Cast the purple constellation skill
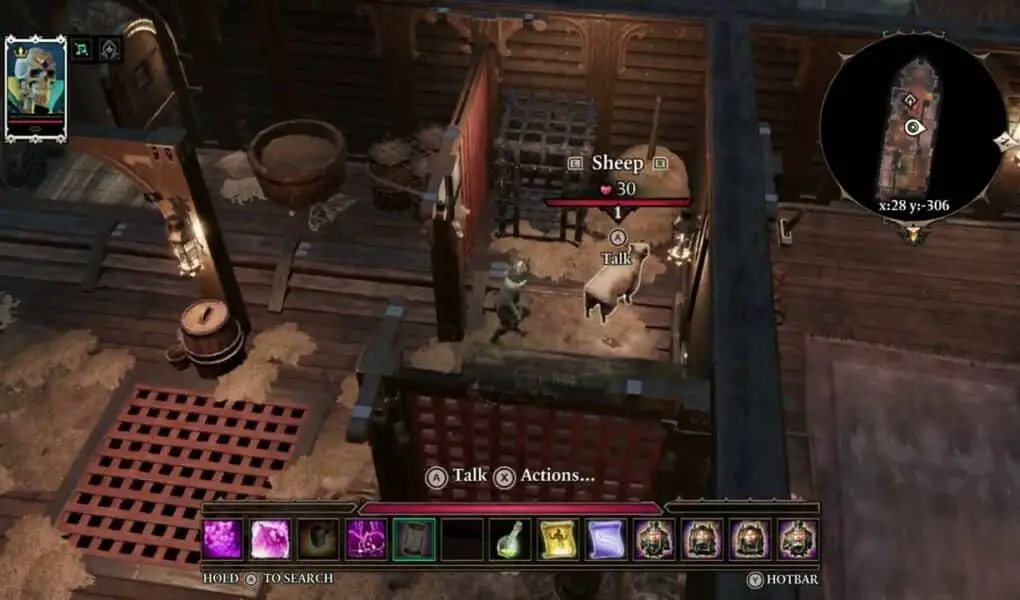1020x600 pixels. click(366, 539)
